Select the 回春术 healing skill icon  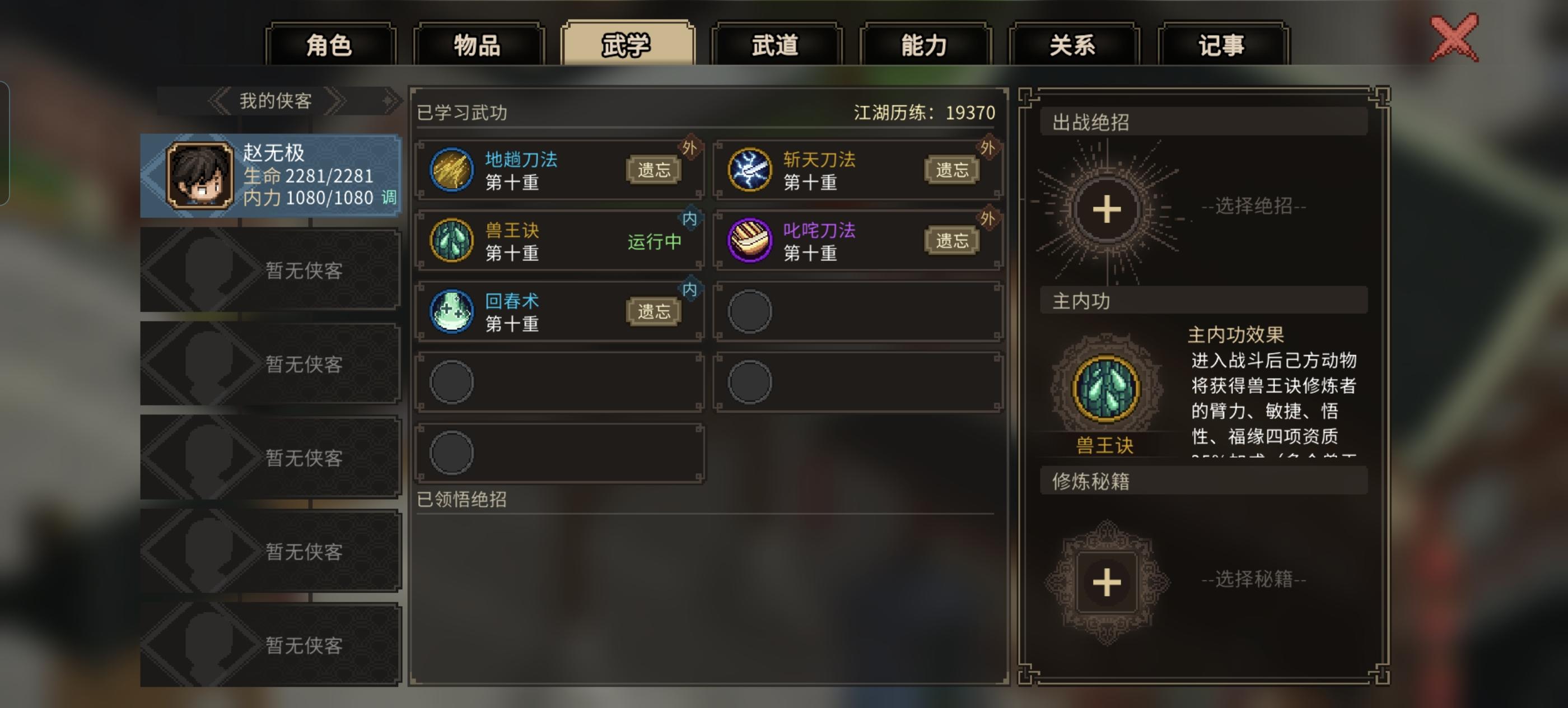click(453, 311)
